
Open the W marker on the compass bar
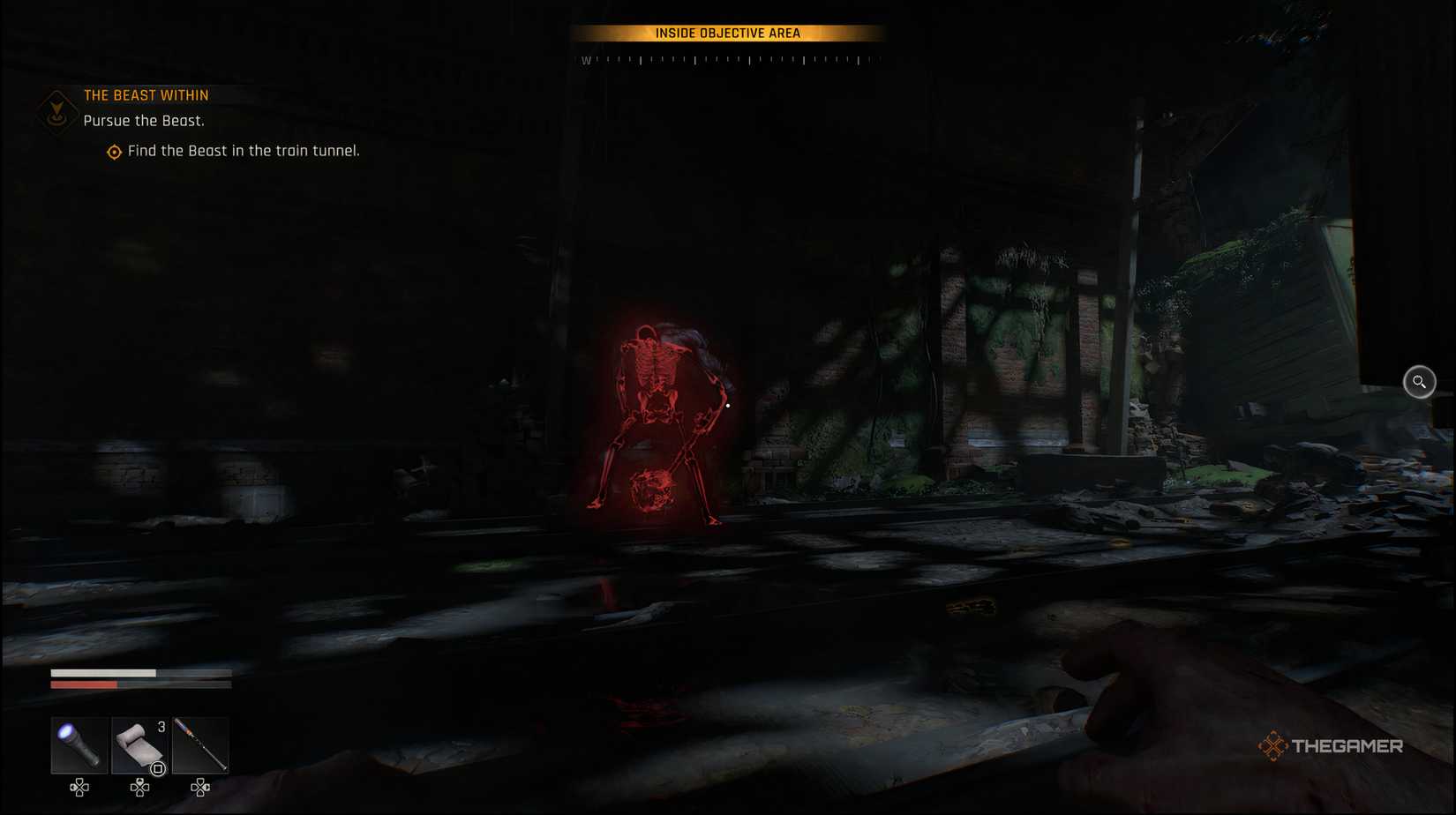pyautogui.click(x=585, y=61)
